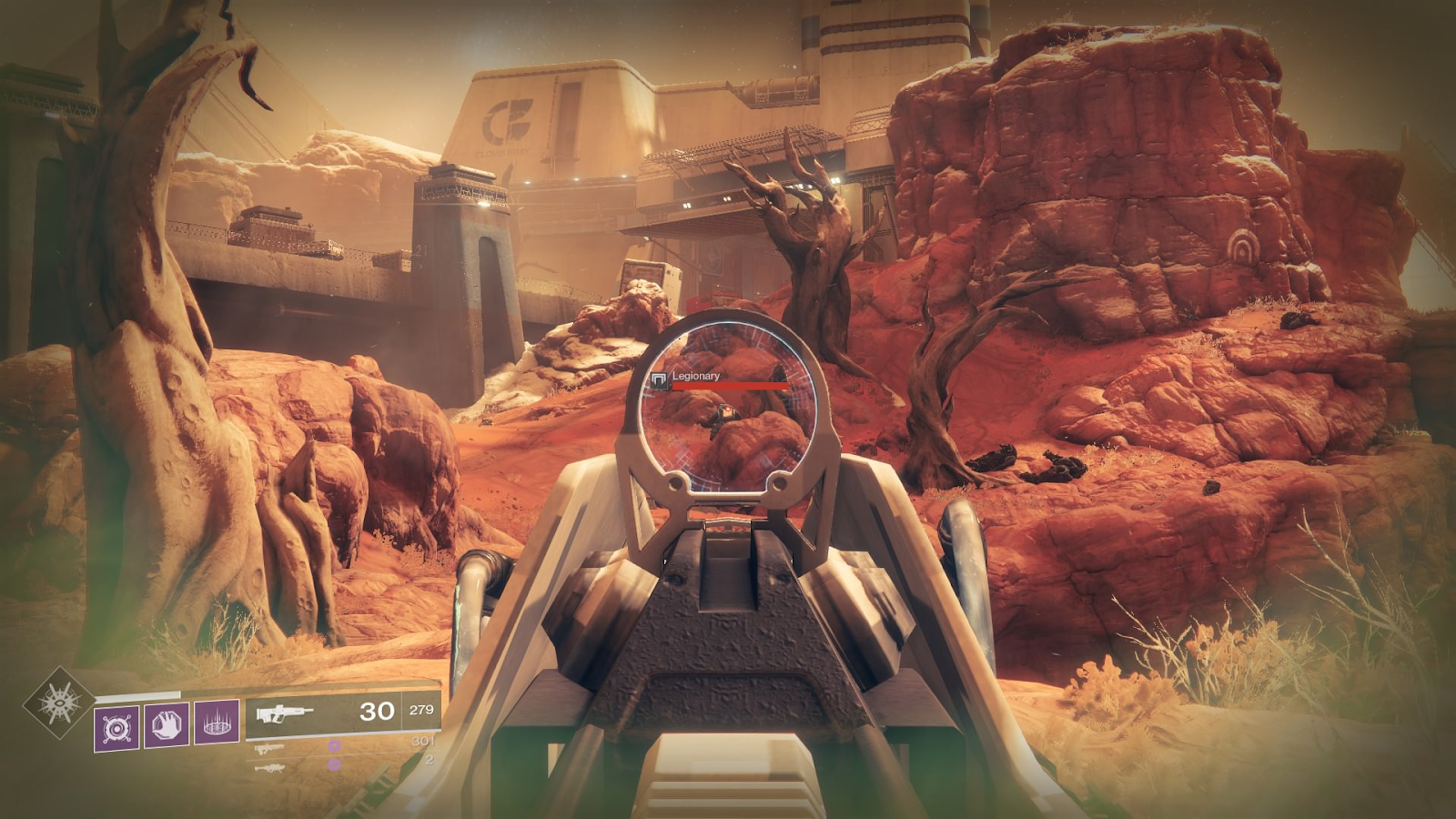
Task: Use the purple grenade ability icon
Action: tap(117, 728)
